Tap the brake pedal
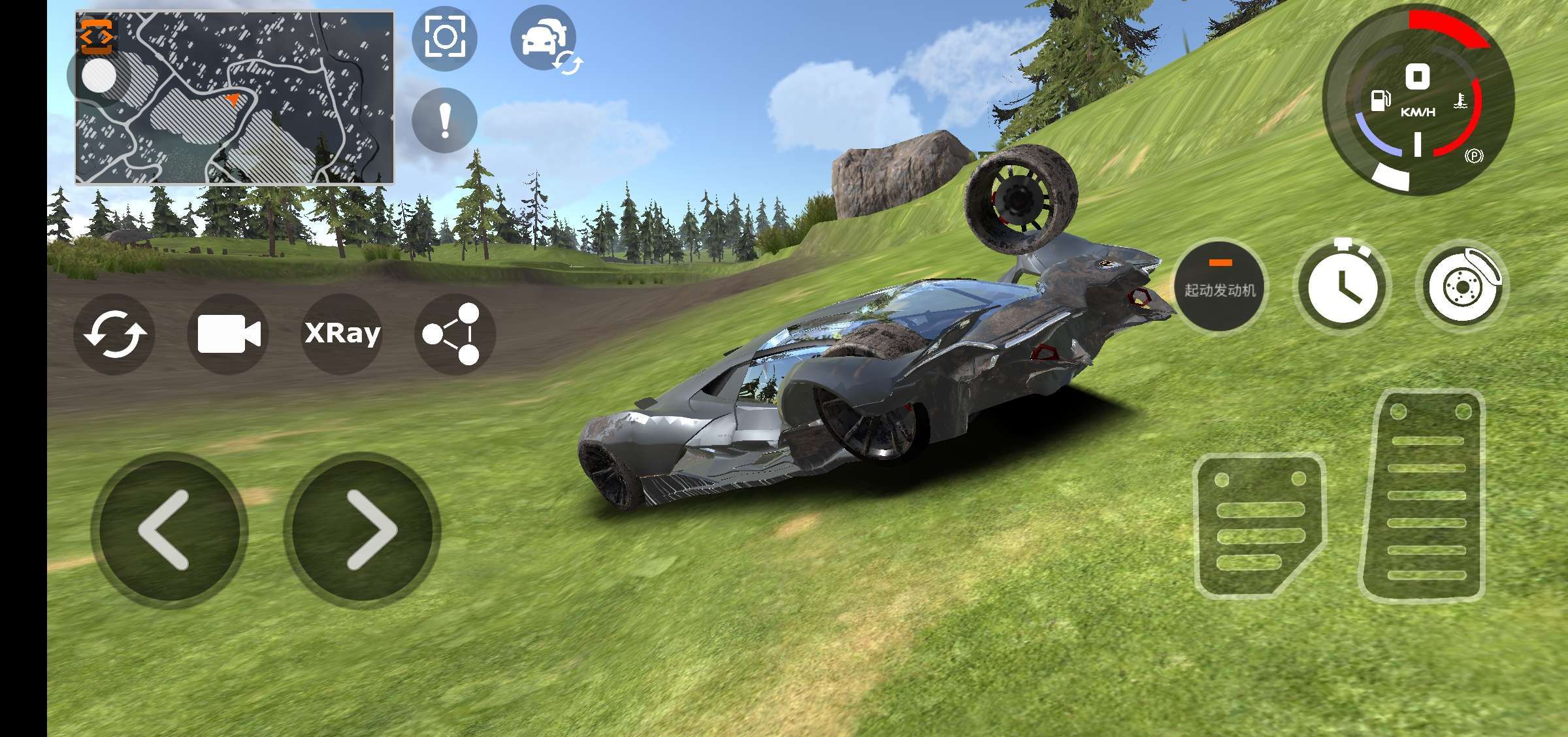 point(1258,526)
